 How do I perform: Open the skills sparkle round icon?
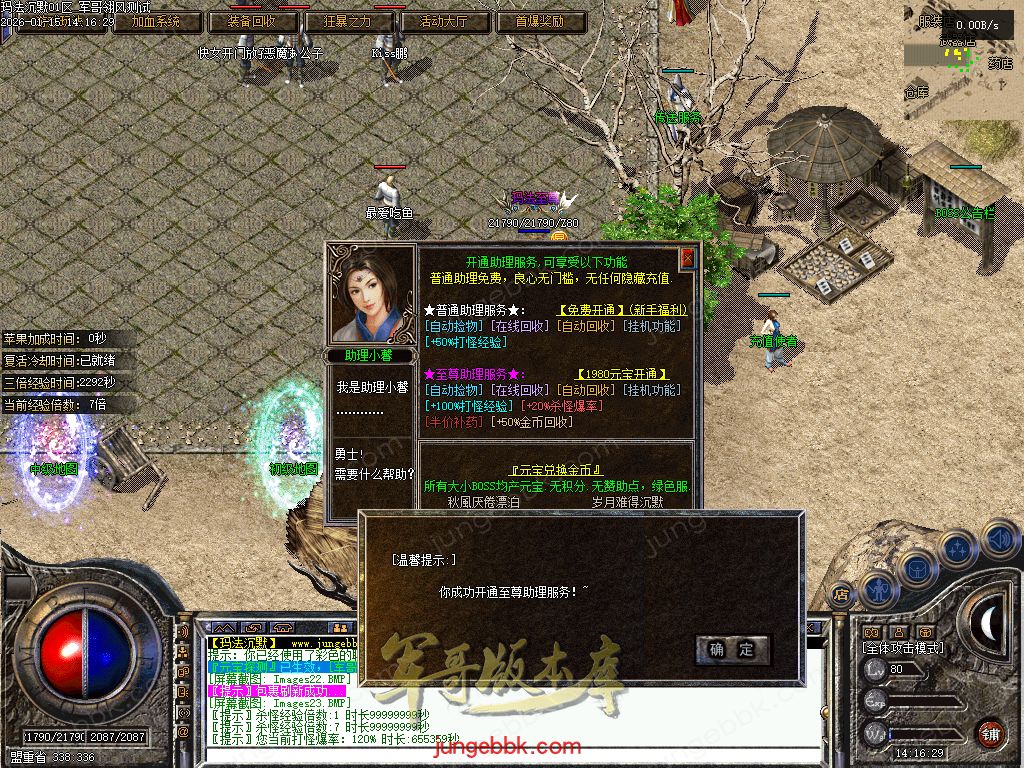tap(959, 548)
